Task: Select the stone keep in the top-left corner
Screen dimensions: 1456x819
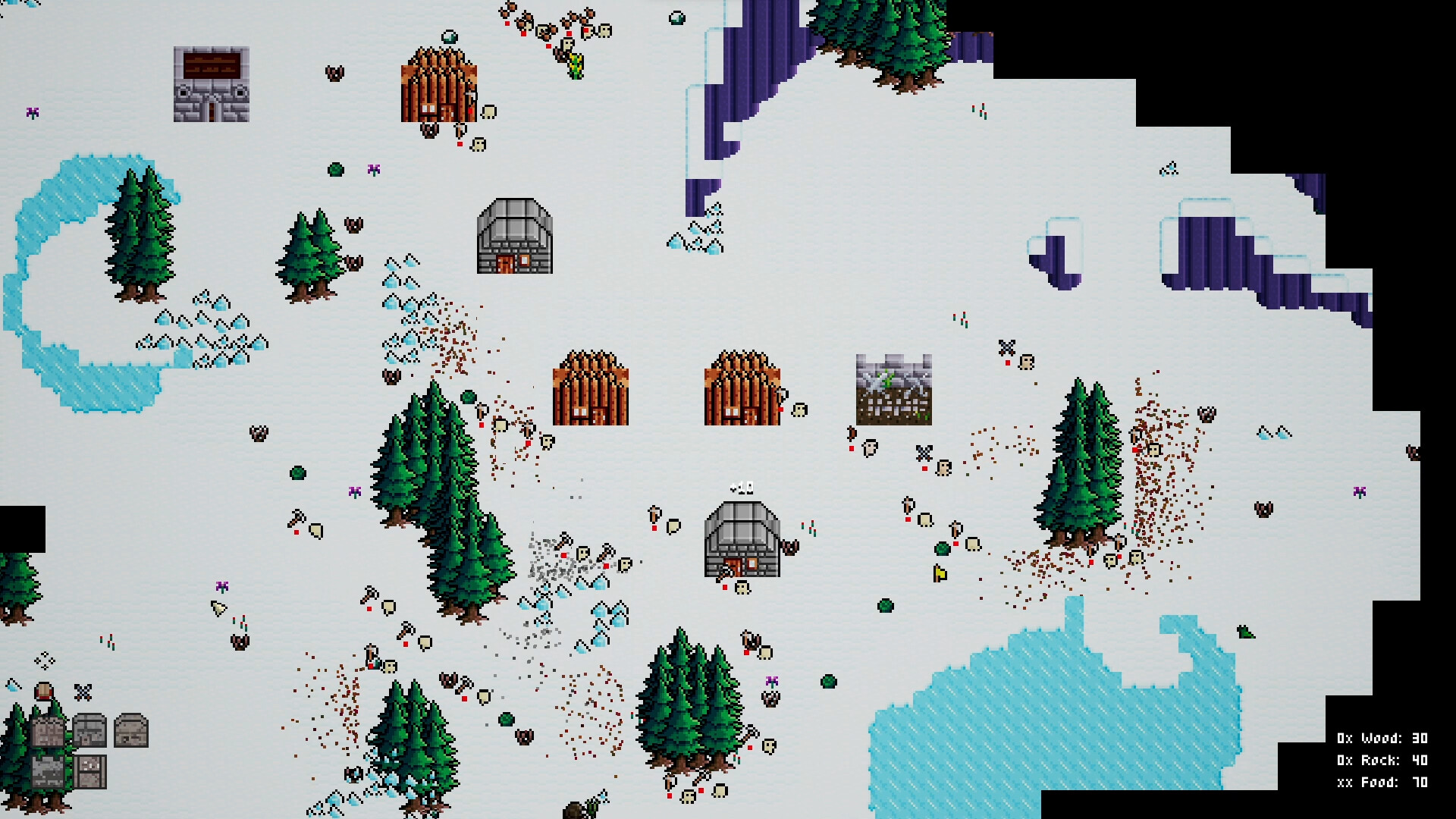Action: (x=210, y=83)
